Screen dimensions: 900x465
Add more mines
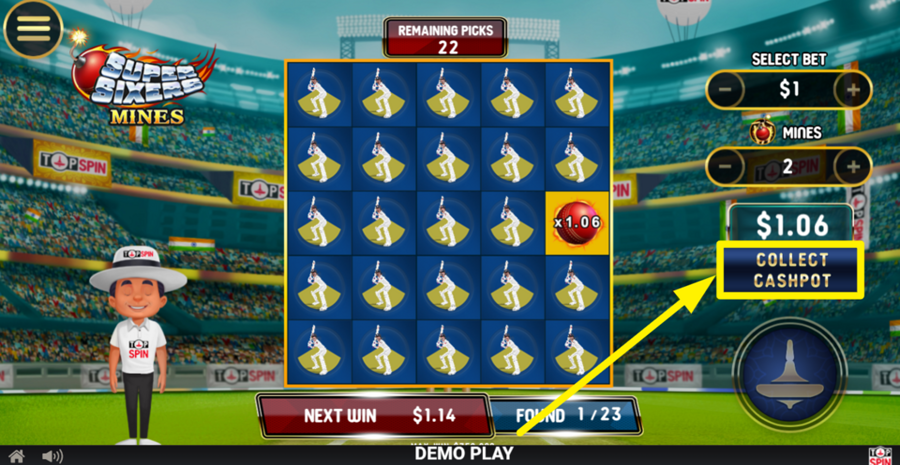pyautogui.click(x=853, y=166)
